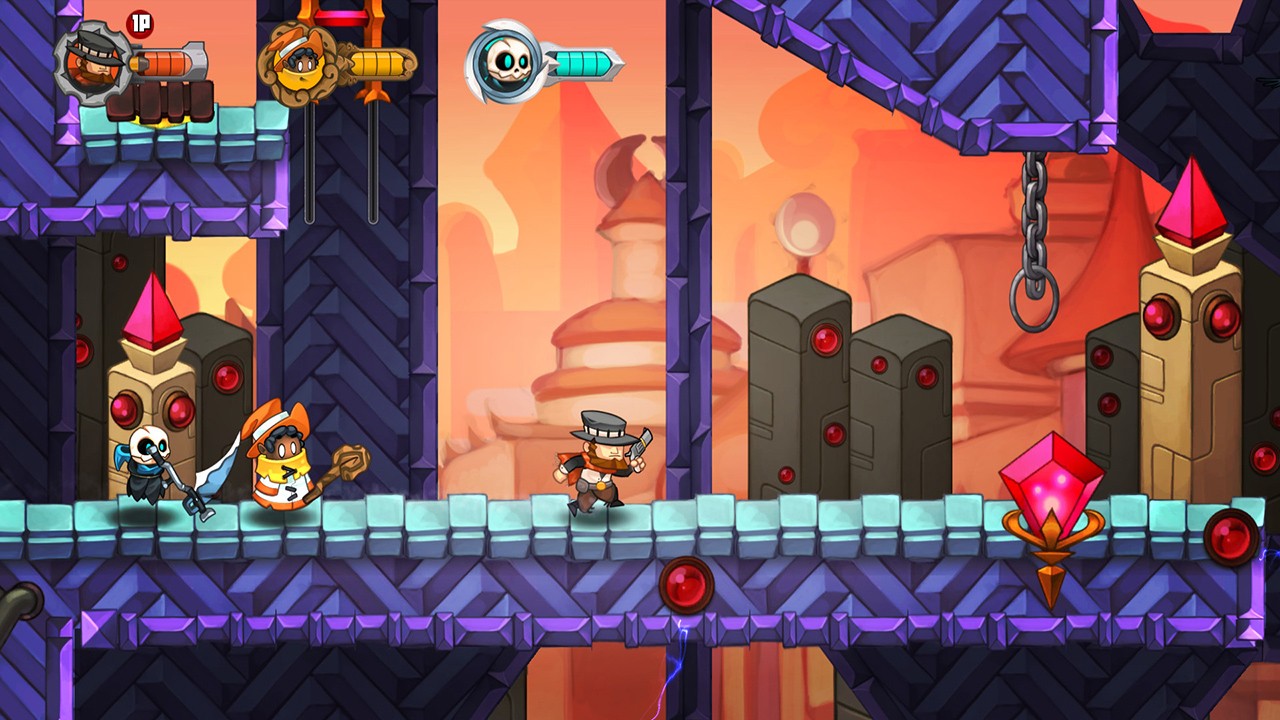Select the orange-hooded mage player portrait
The width and height of the screenshot is (1280, 720).
tap(297, 63)
